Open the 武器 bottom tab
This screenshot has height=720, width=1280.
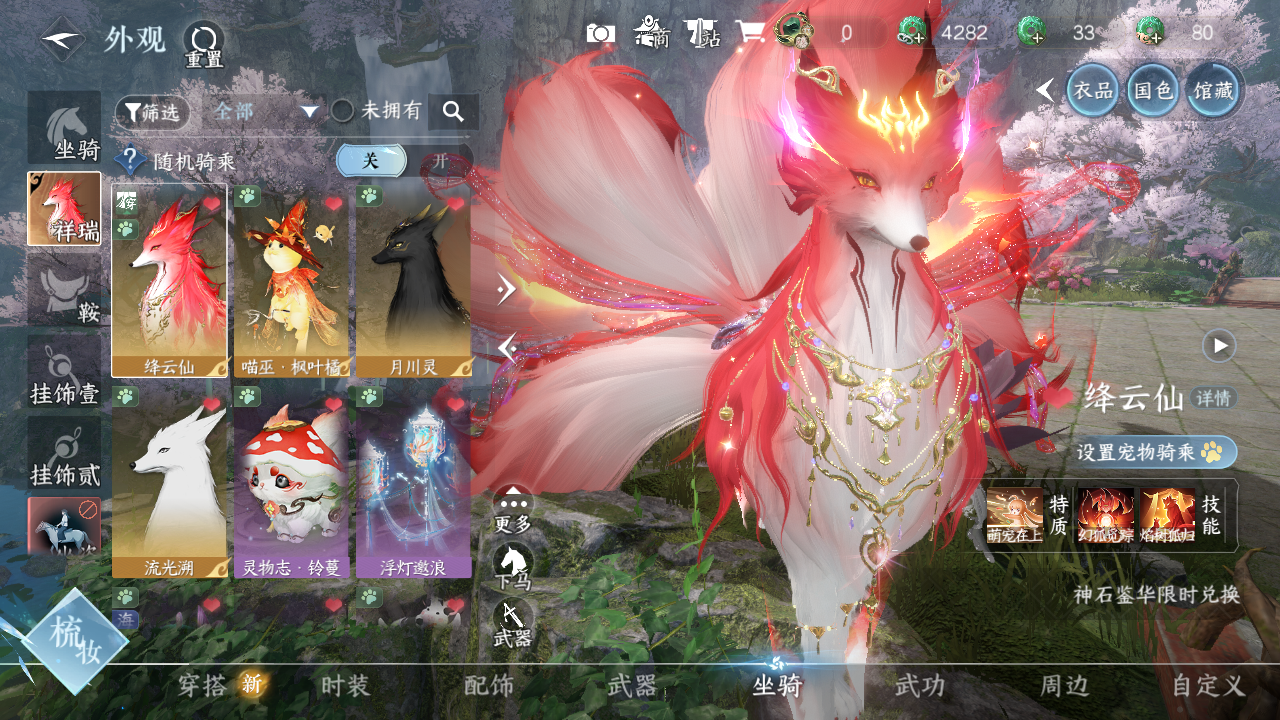click(x=632, y=686)
